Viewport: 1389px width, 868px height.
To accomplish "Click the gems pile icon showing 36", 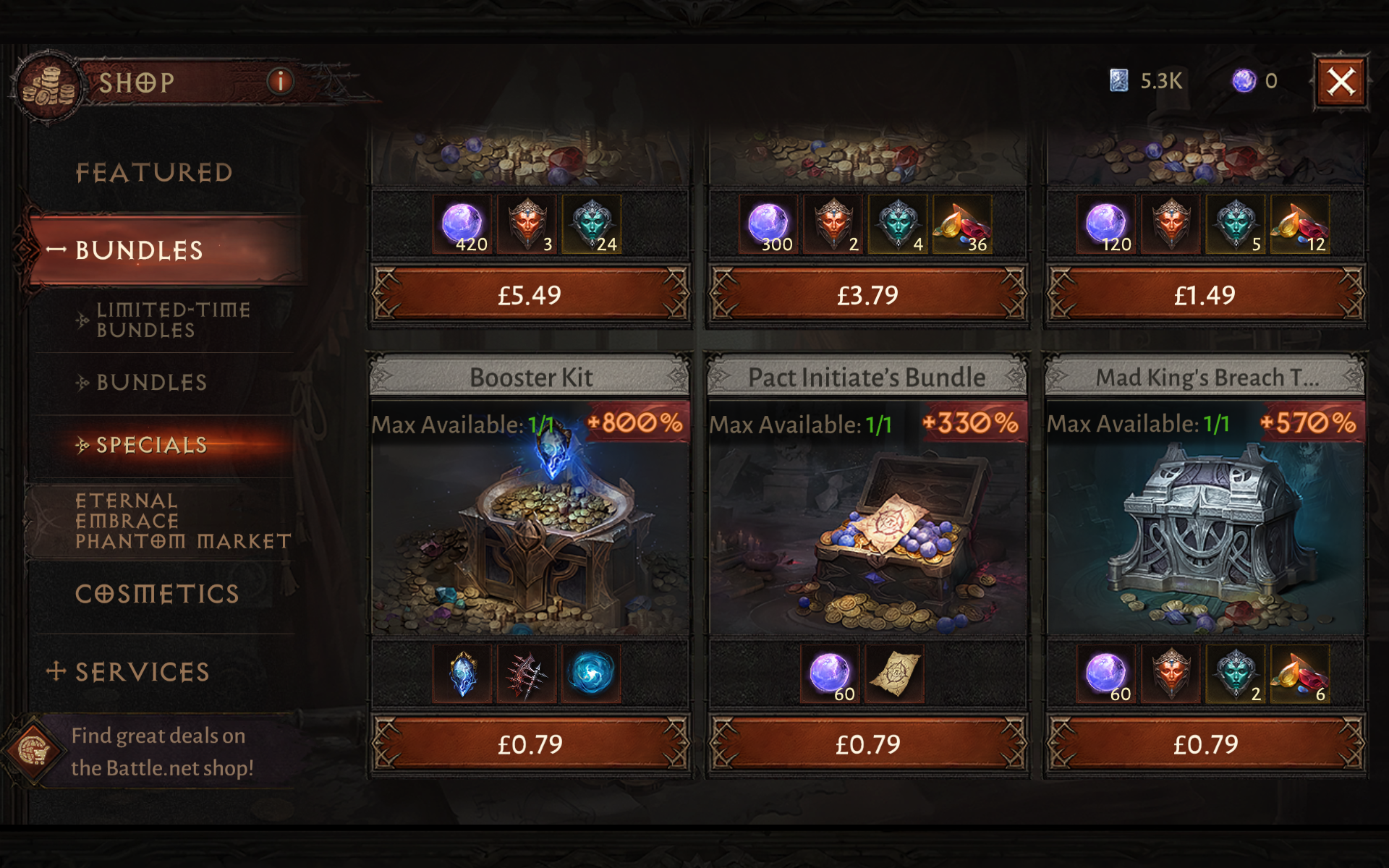I will 962,224.
